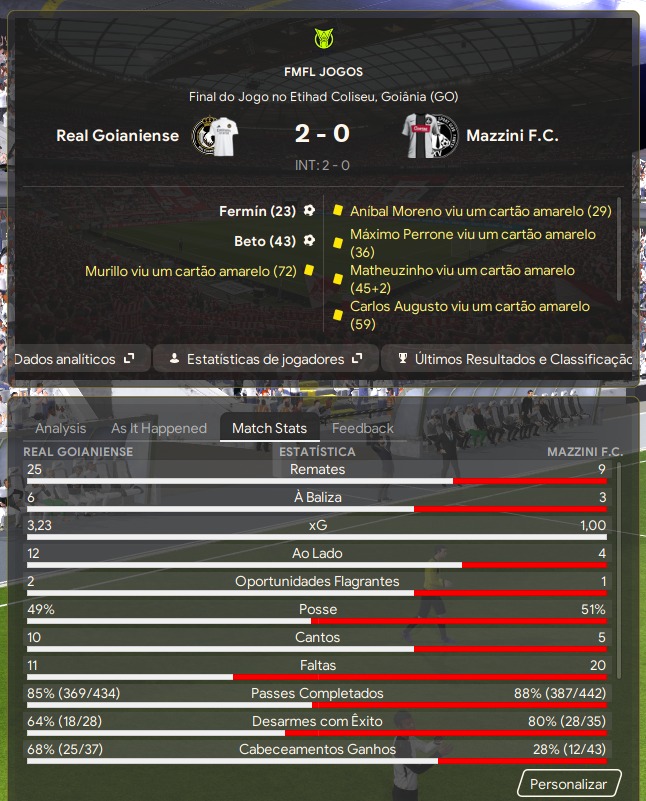
Task: Open the Dados analíticos panel
Action: [74, 359]
